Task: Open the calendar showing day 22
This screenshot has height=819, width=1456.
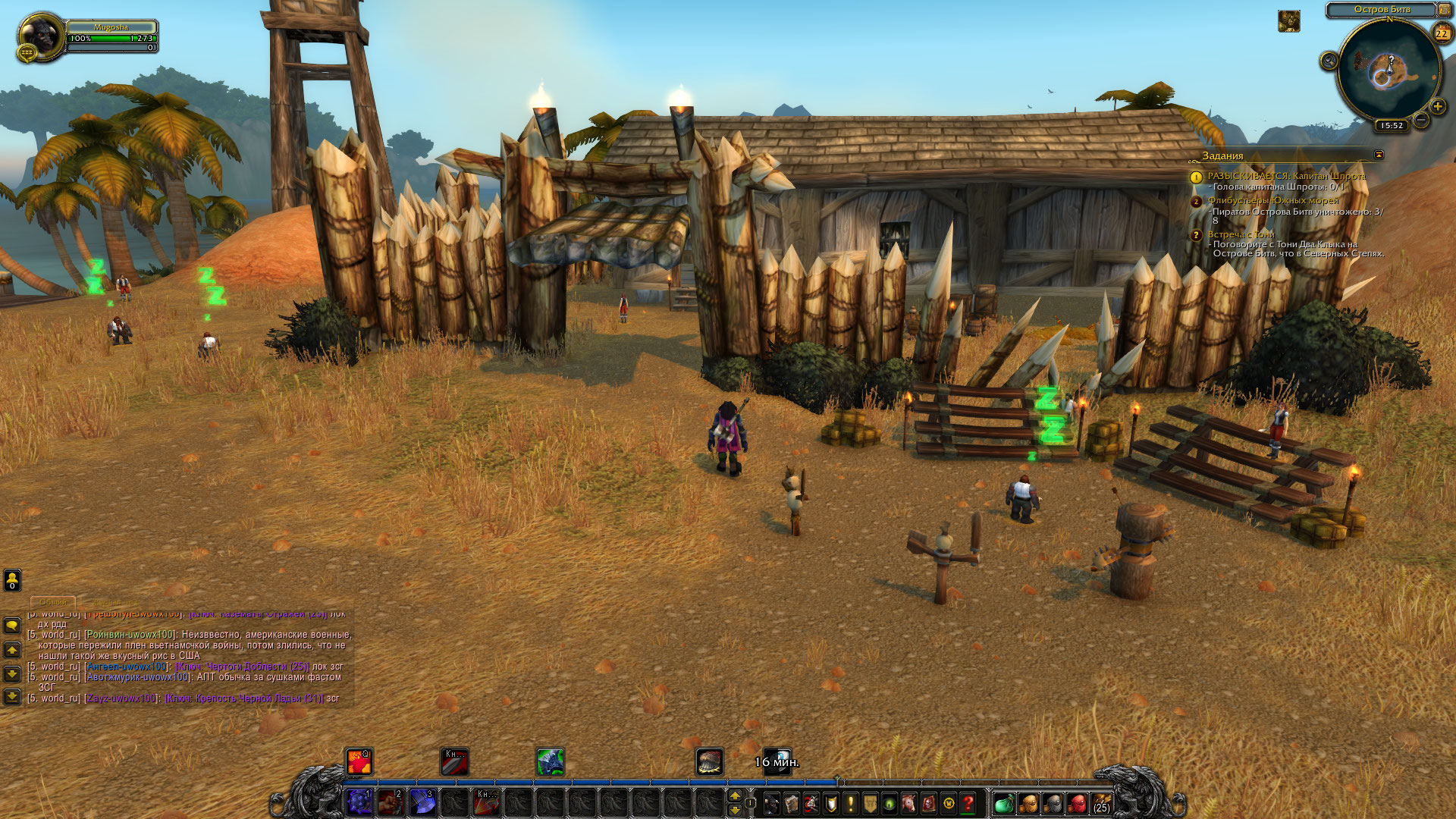Action: (1442, 33)
